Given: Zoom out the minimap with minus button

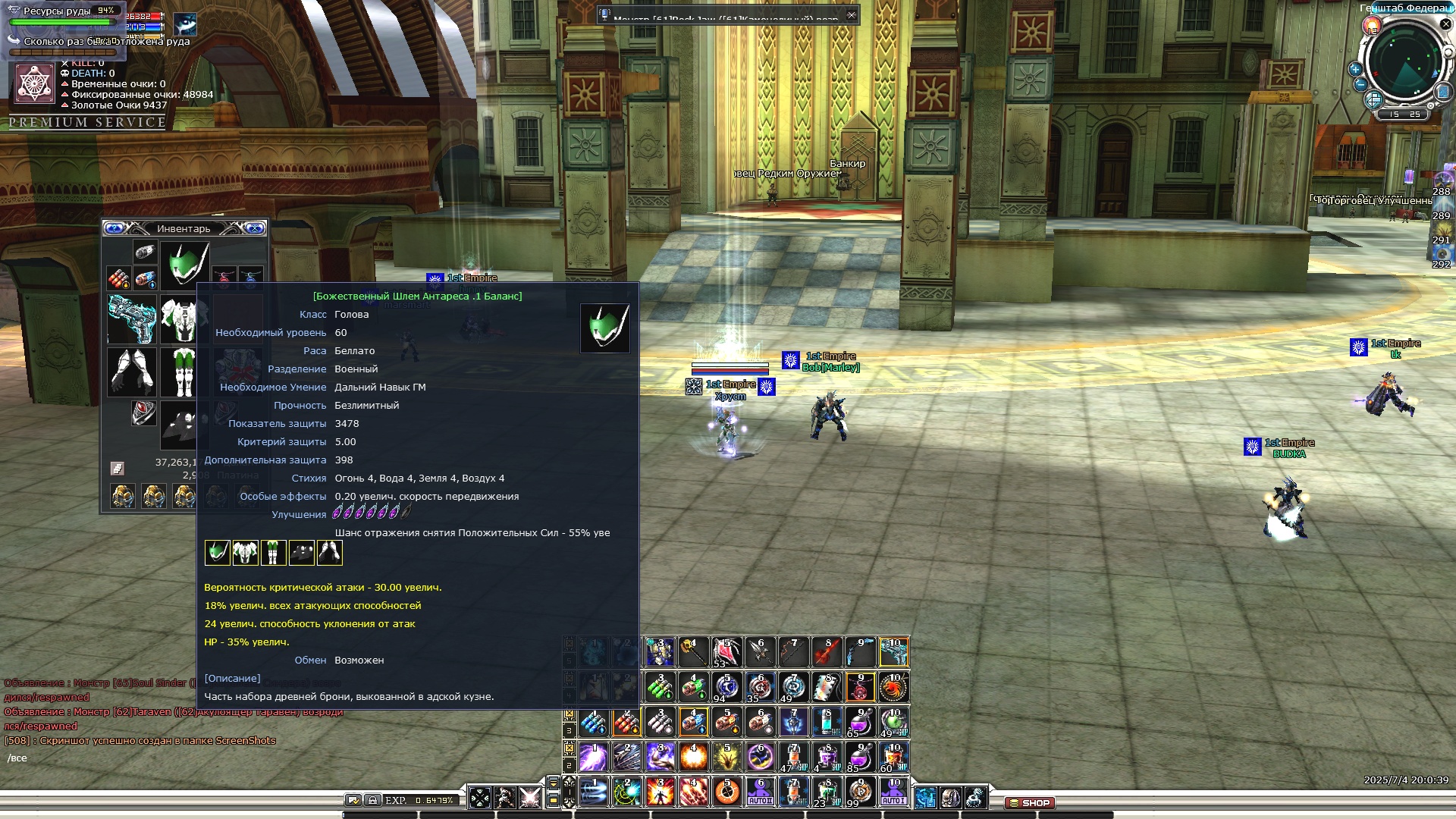Looking at the screenshot, I should [1360, 84].
